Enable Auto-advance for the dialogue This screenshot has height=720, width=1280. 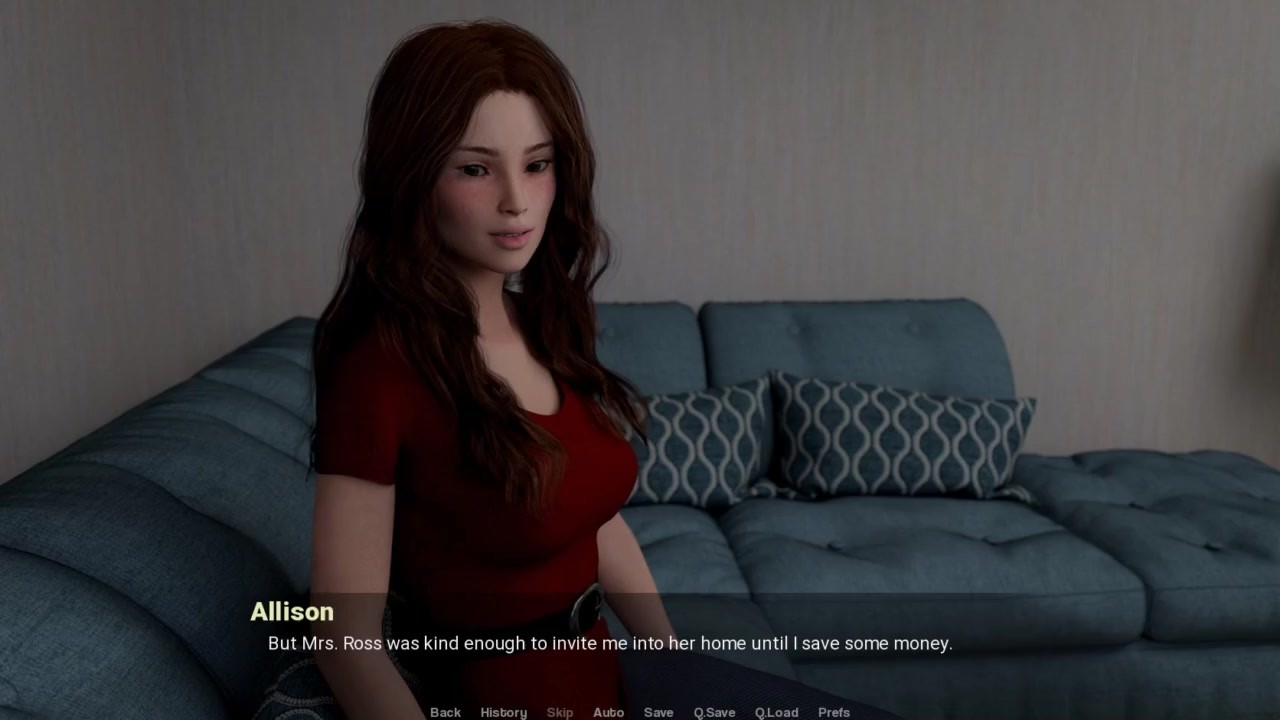608,712
